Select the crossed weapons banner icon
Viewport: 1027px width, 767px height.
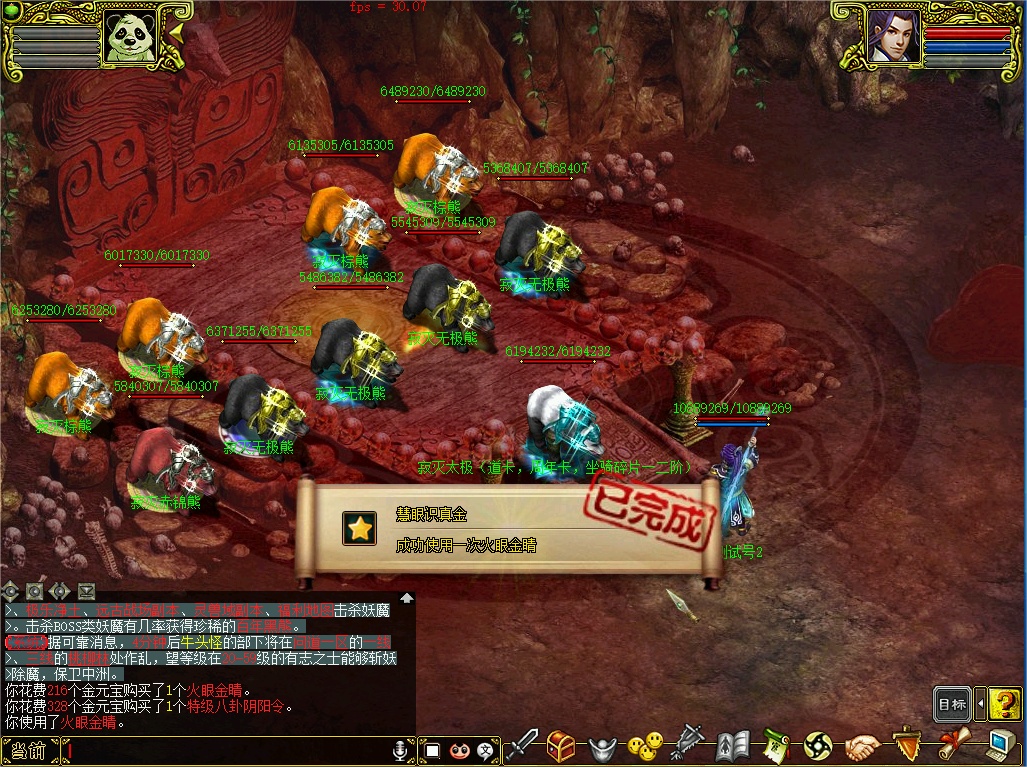pos(689,746)
